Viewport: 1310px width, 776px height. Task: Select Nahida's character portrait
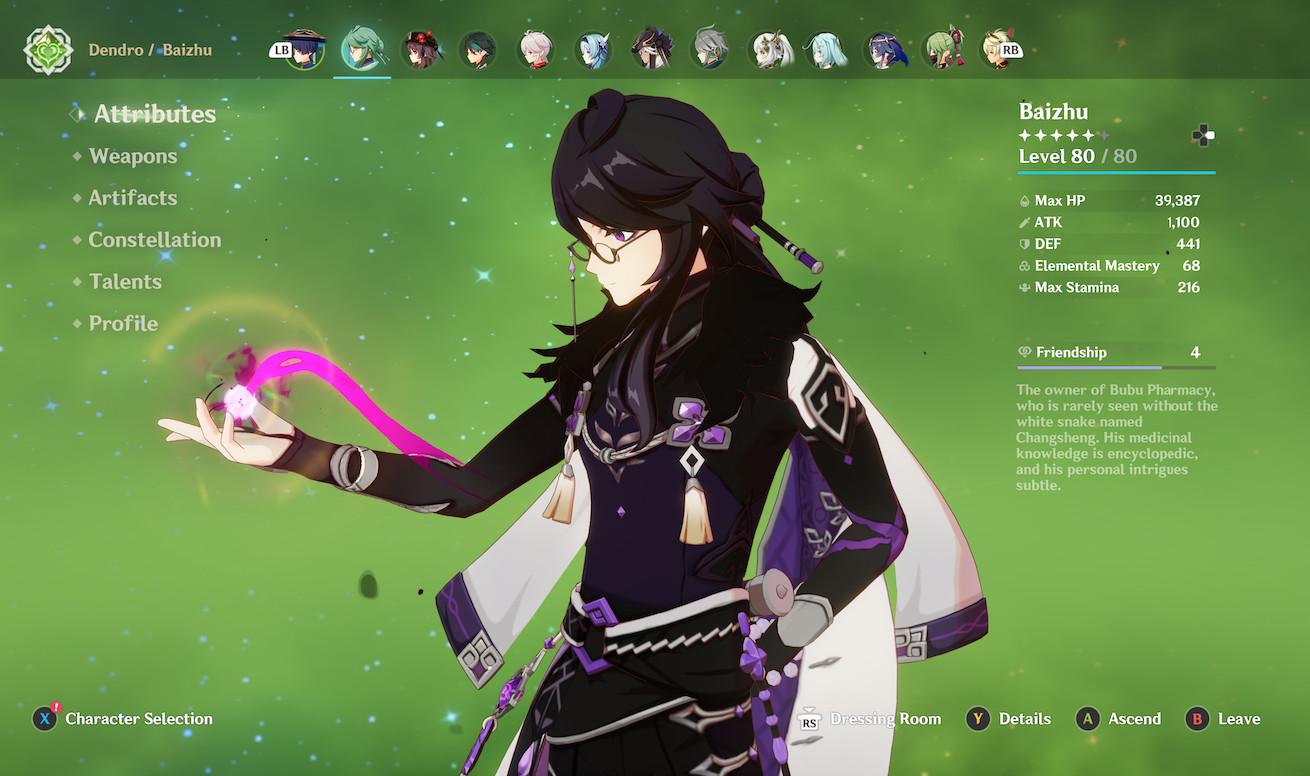770,50
